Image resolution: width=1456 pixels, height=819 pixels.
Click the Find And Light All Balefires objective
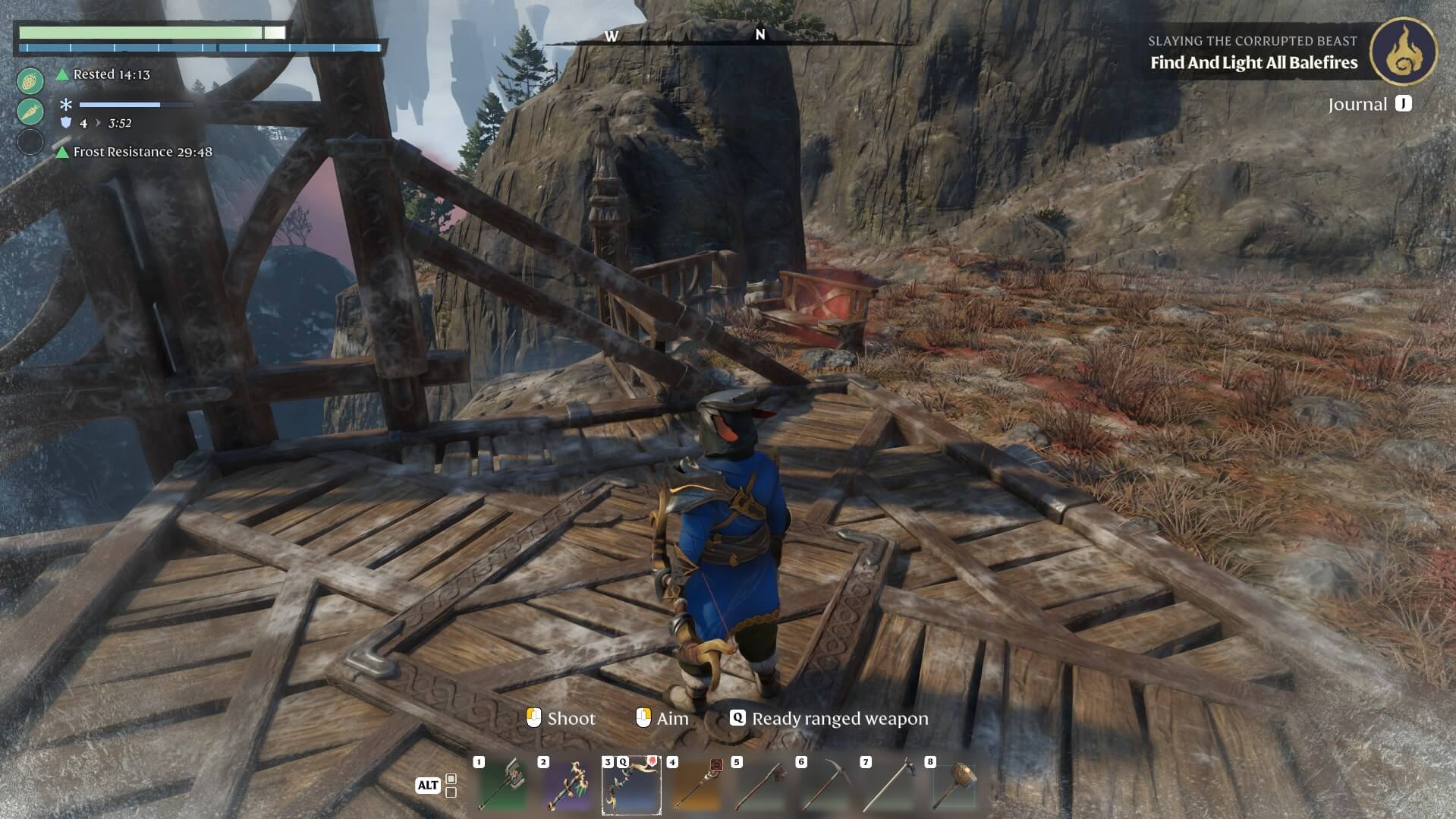pos(1253,63)
